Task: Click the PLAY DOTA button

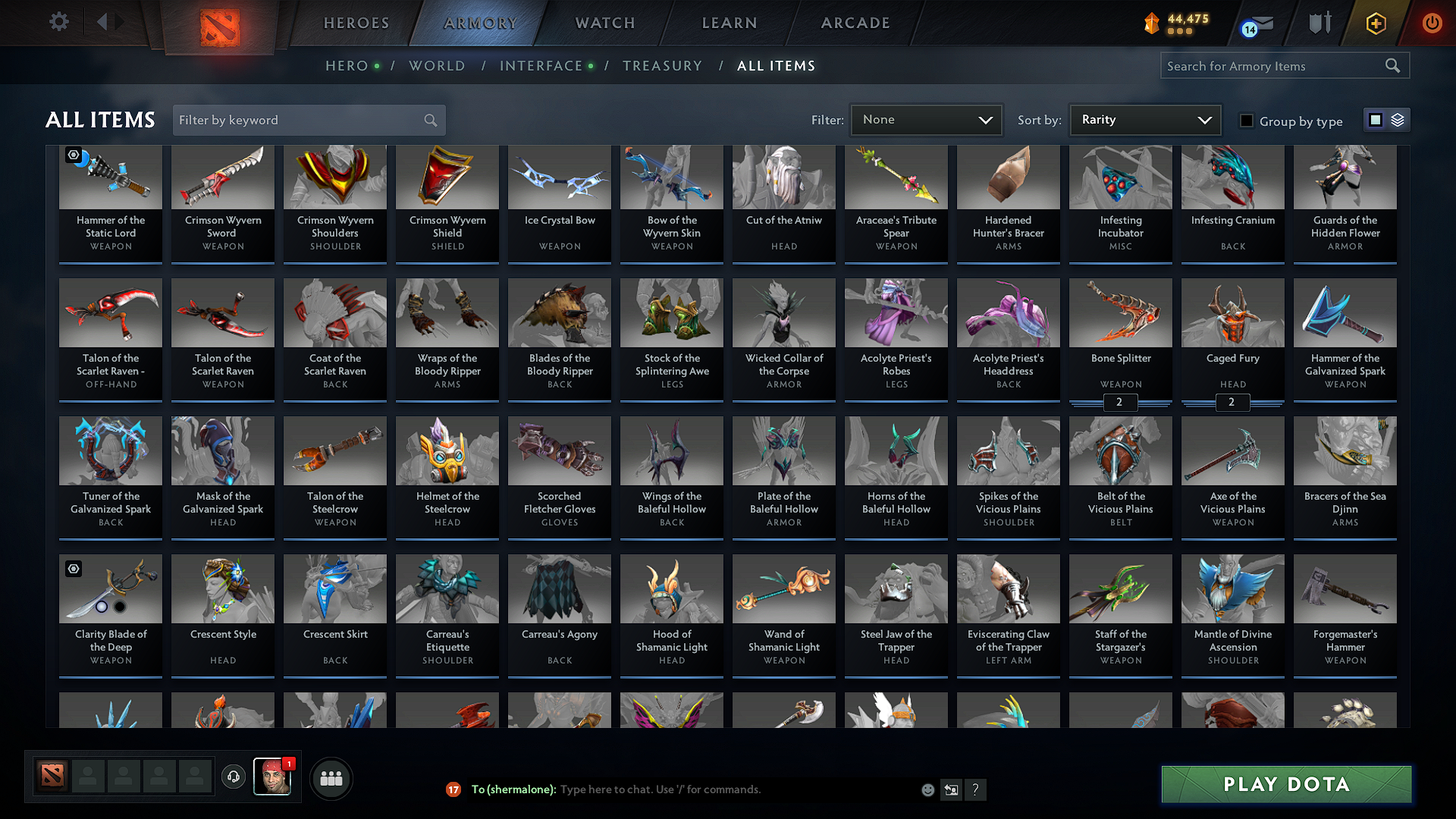Action: (x=1285, y=784)
